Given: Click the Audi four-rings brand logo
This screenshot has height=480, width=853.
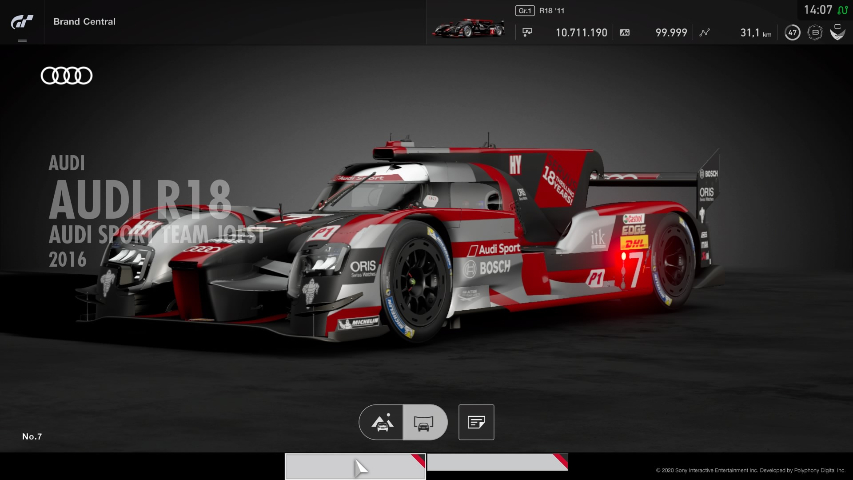Looking at the screenshot, I should coord(67,75).
